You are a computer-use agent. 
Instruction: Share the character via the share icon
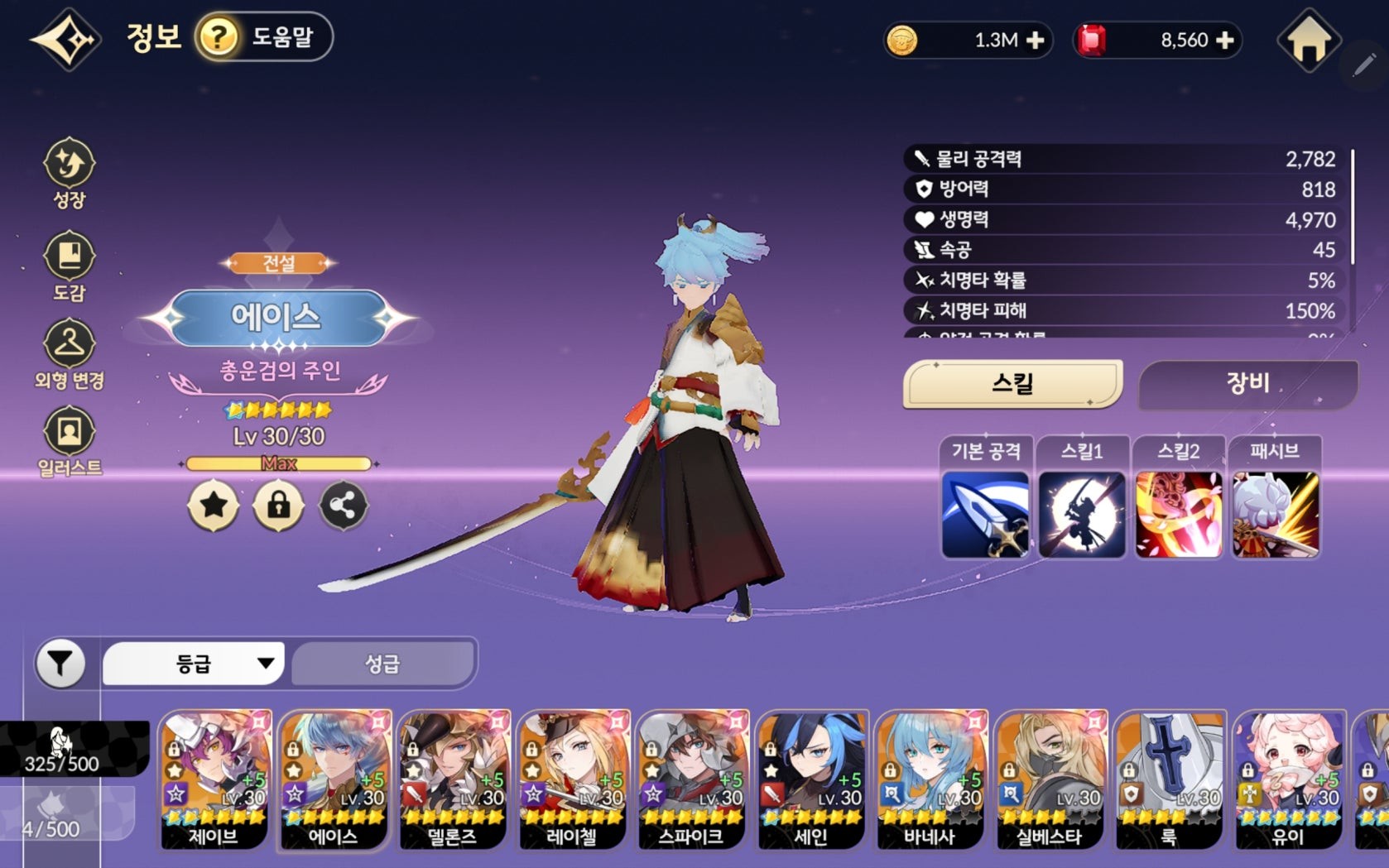343,507
